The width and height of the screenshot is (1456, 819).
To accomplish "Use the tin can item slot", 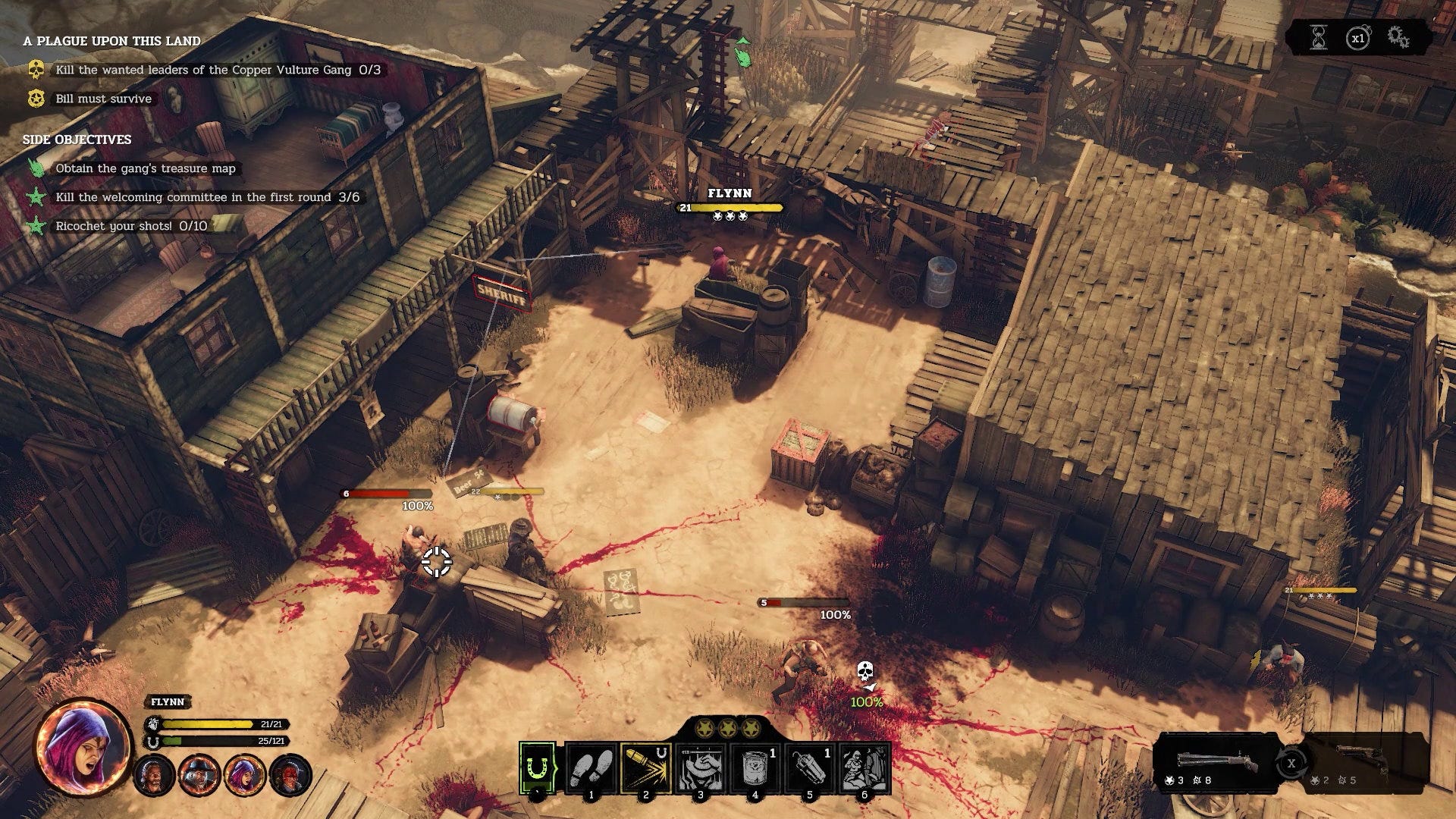I will [x=755, y=767].
